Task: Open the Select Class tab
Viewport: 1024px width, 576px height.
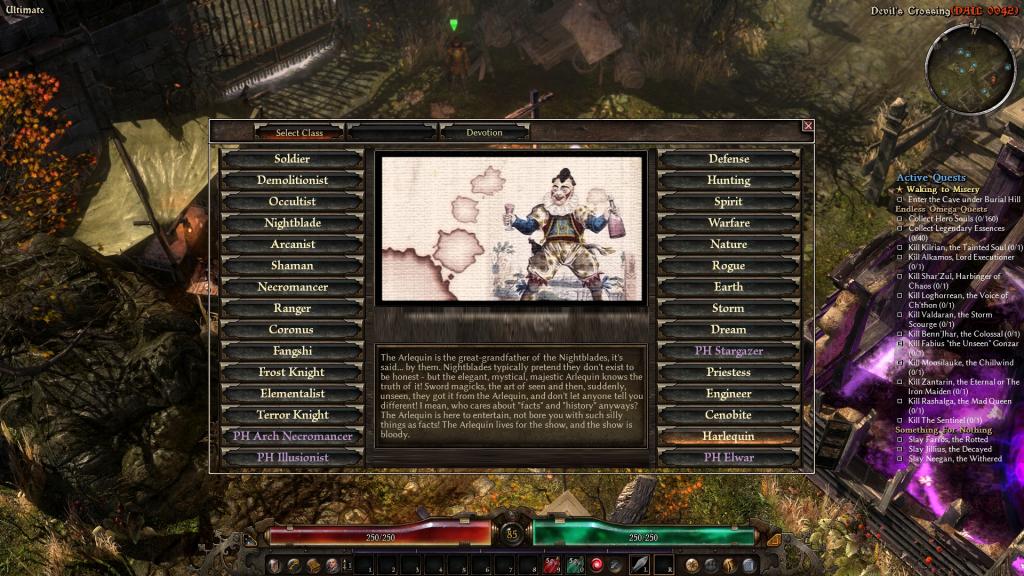Action: [x=300, y=132]
